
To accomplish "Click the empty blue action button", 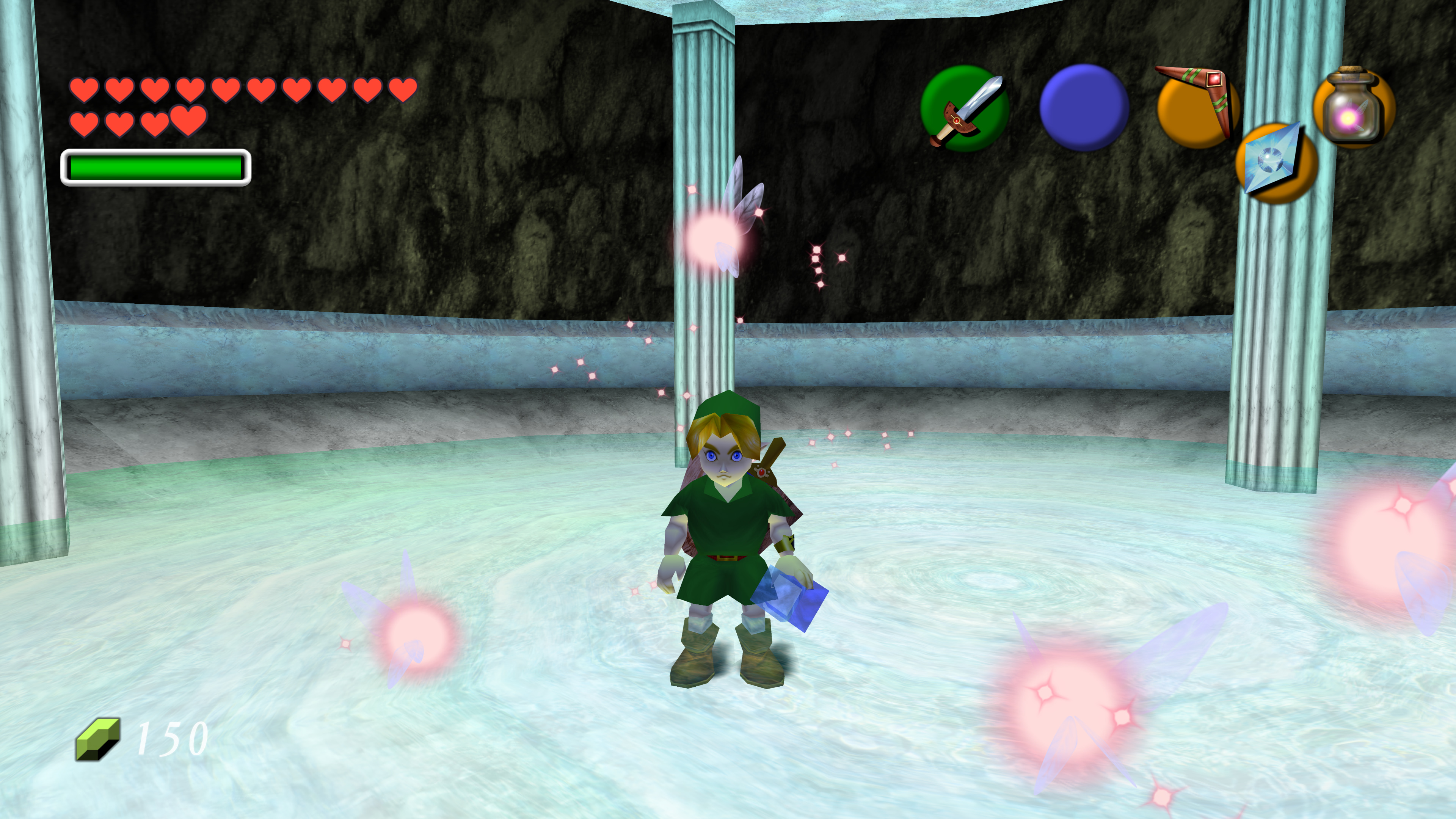I will pyautogui.click(x=1084, y=107).
